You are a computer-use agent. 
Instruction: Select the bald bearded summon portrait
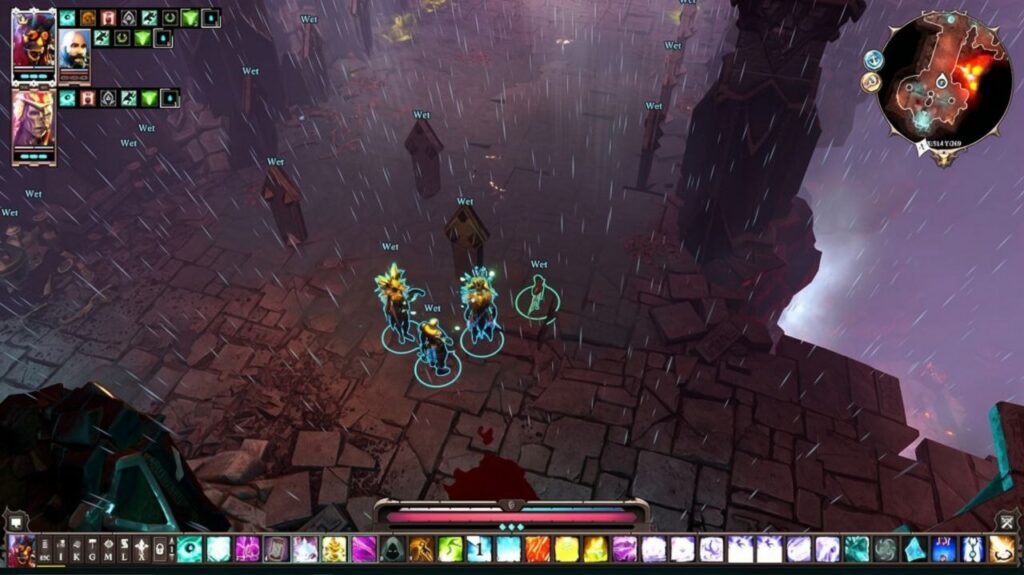click(73, 48)
